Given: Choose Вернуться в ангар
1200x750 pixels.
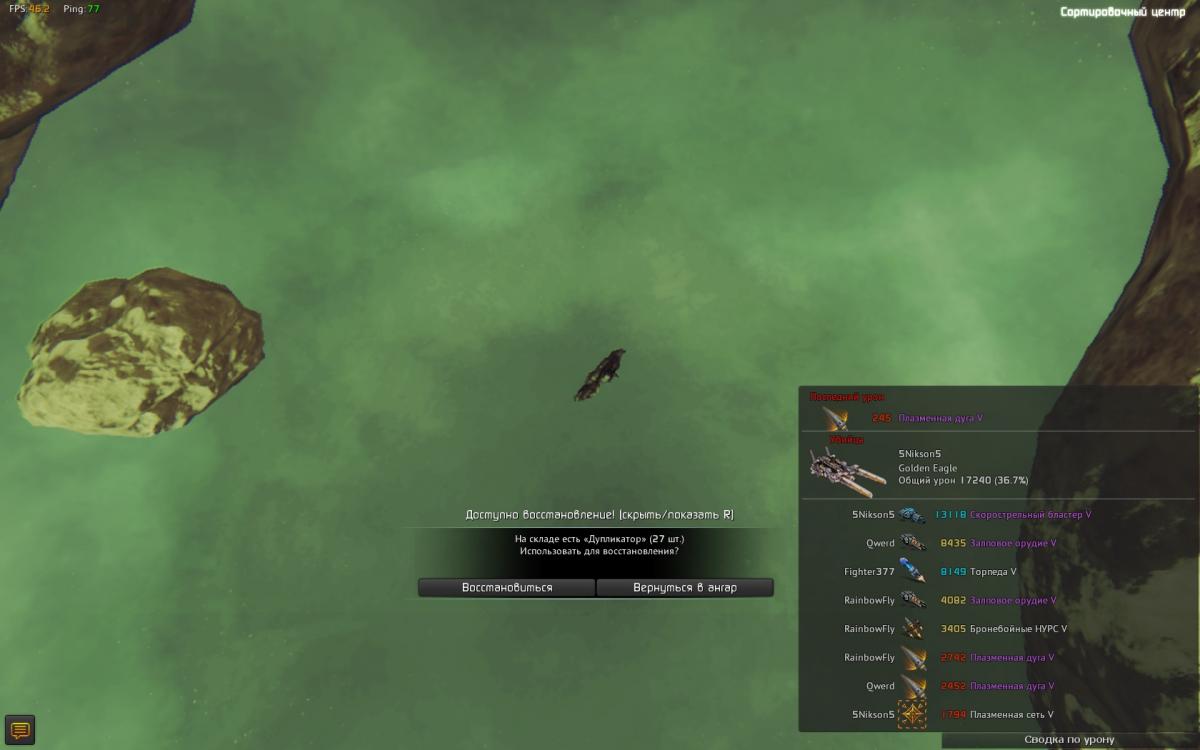Looking at the screenshot, I should 685,587.
